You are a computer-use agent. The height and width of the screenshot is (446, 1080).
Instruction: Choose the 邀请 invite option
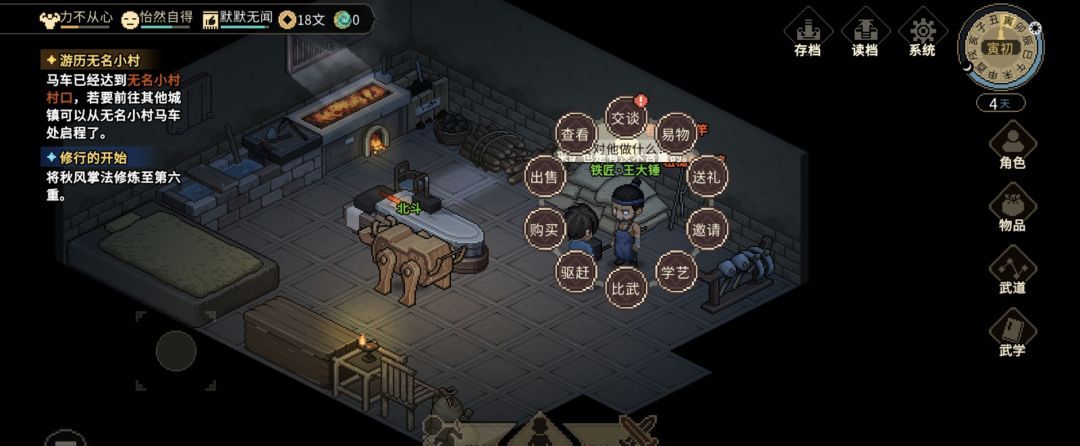tap(706, 228)
